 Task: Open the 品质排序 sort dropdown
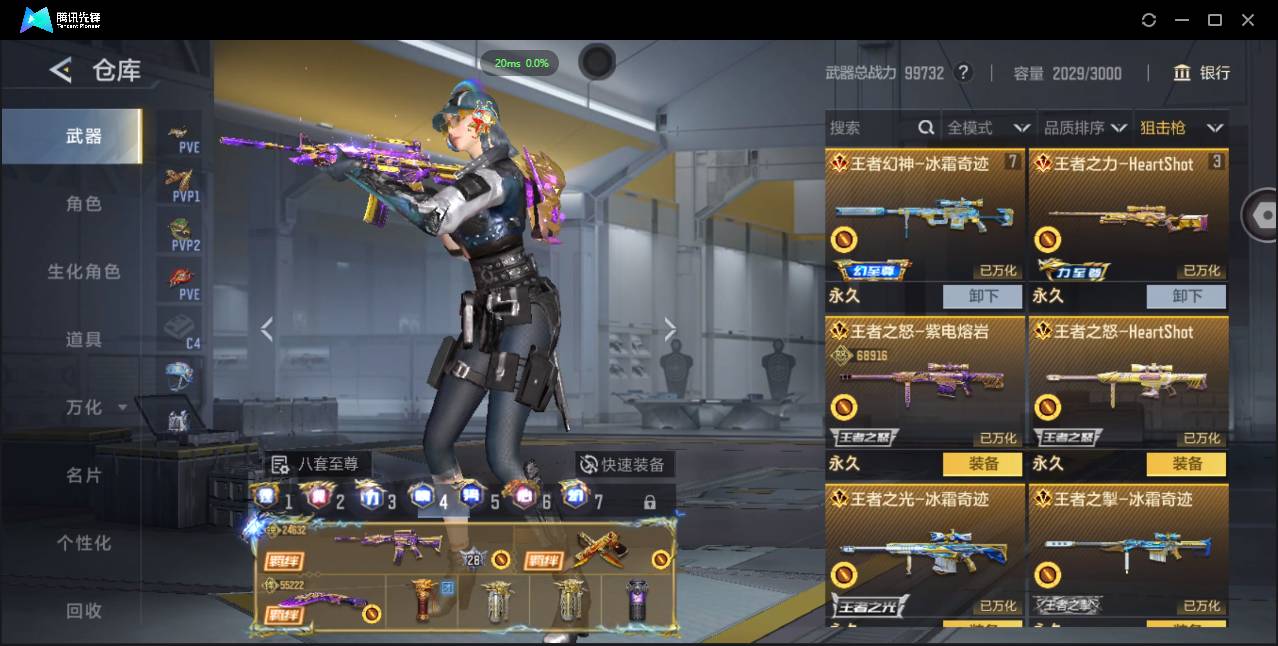click(1085, 128)
